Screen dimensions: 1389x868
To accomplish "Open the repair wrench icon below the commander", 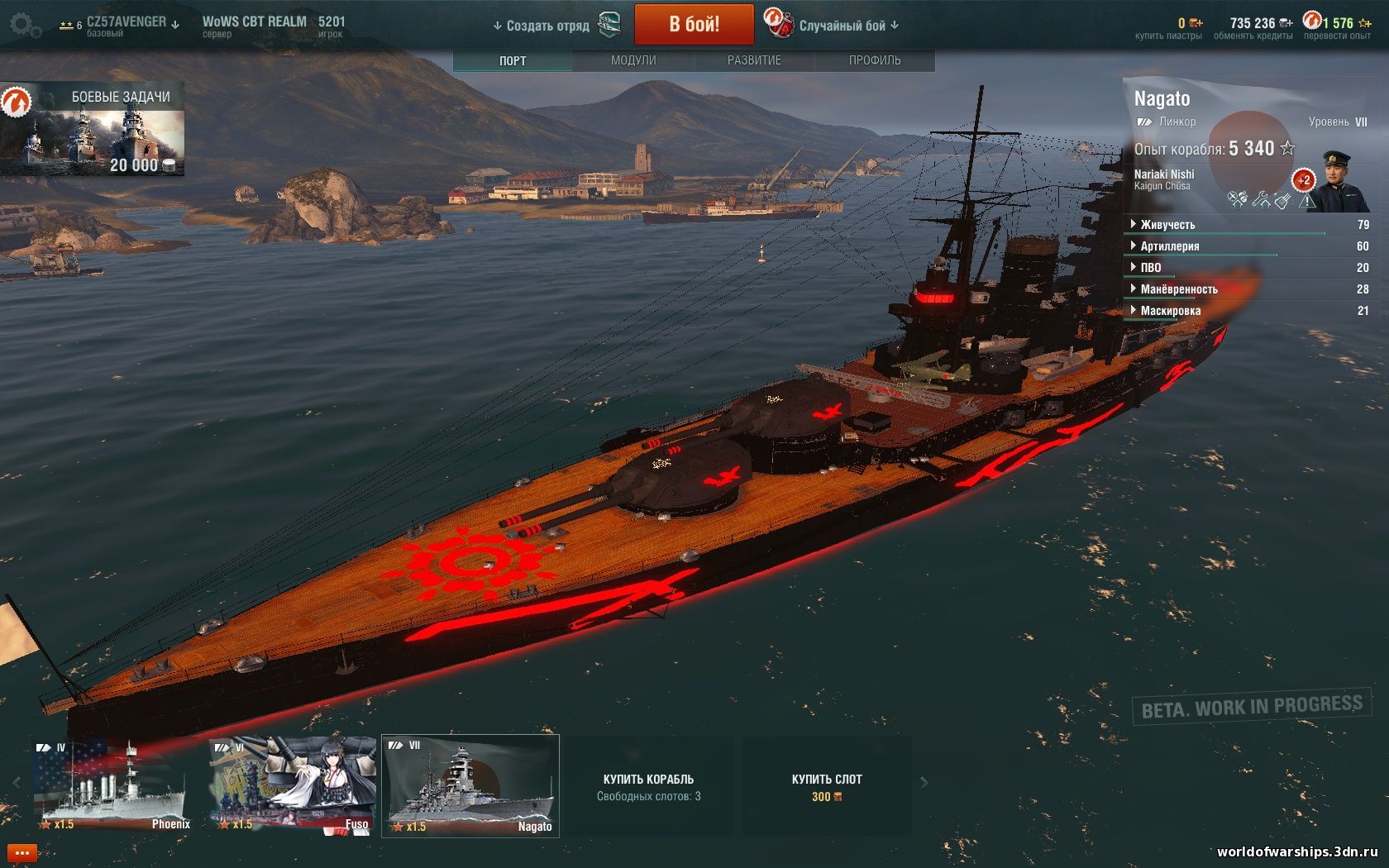I will click(1263, 200).
